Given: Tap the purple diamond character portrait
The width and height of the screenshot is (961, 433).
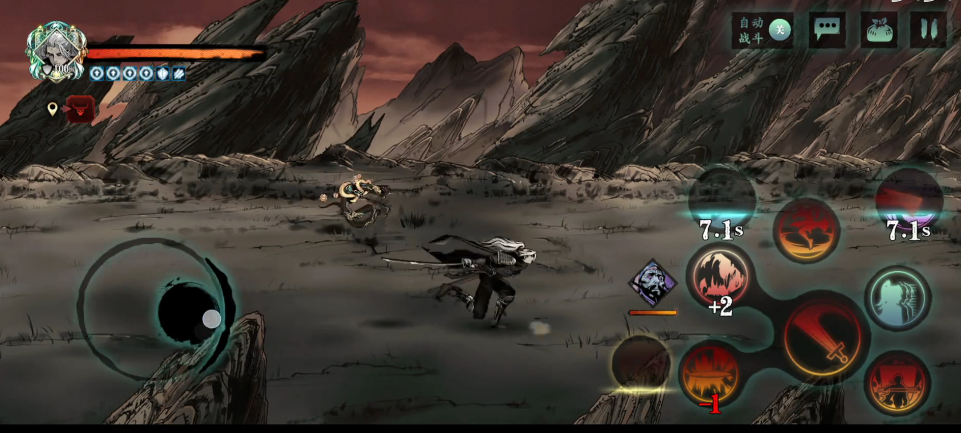Looking at the screenshot, I should (652, 282).
